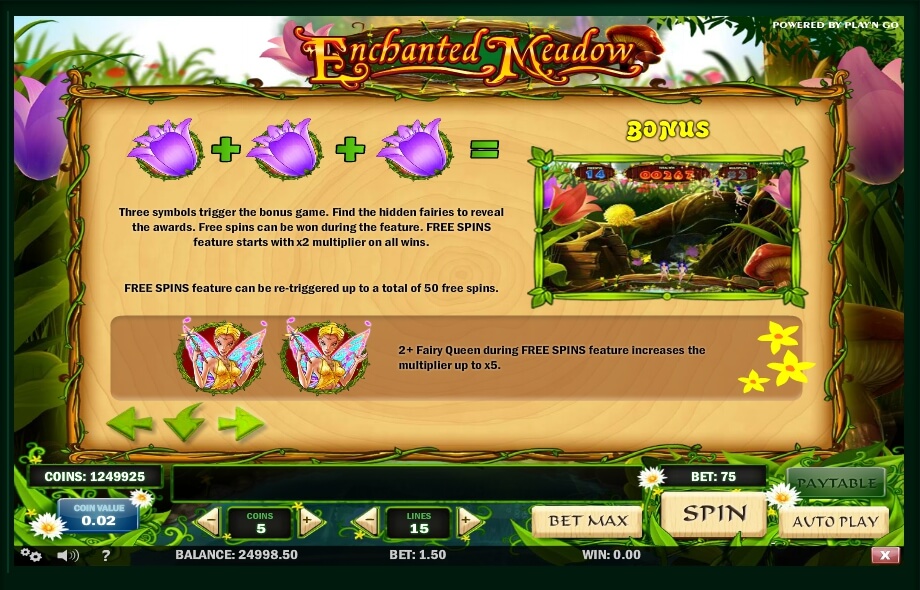Image resolution: width=920 pixels, height=590 pixels.
Task: Spin the reels with the SPIN button
Action: [714, 515]
